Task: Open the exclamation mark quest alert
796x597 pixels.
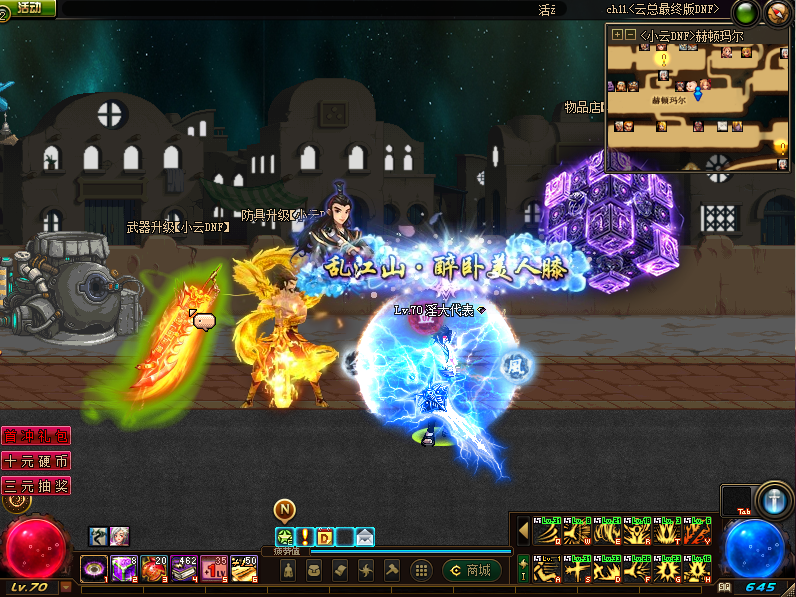Action: [305, 537]
